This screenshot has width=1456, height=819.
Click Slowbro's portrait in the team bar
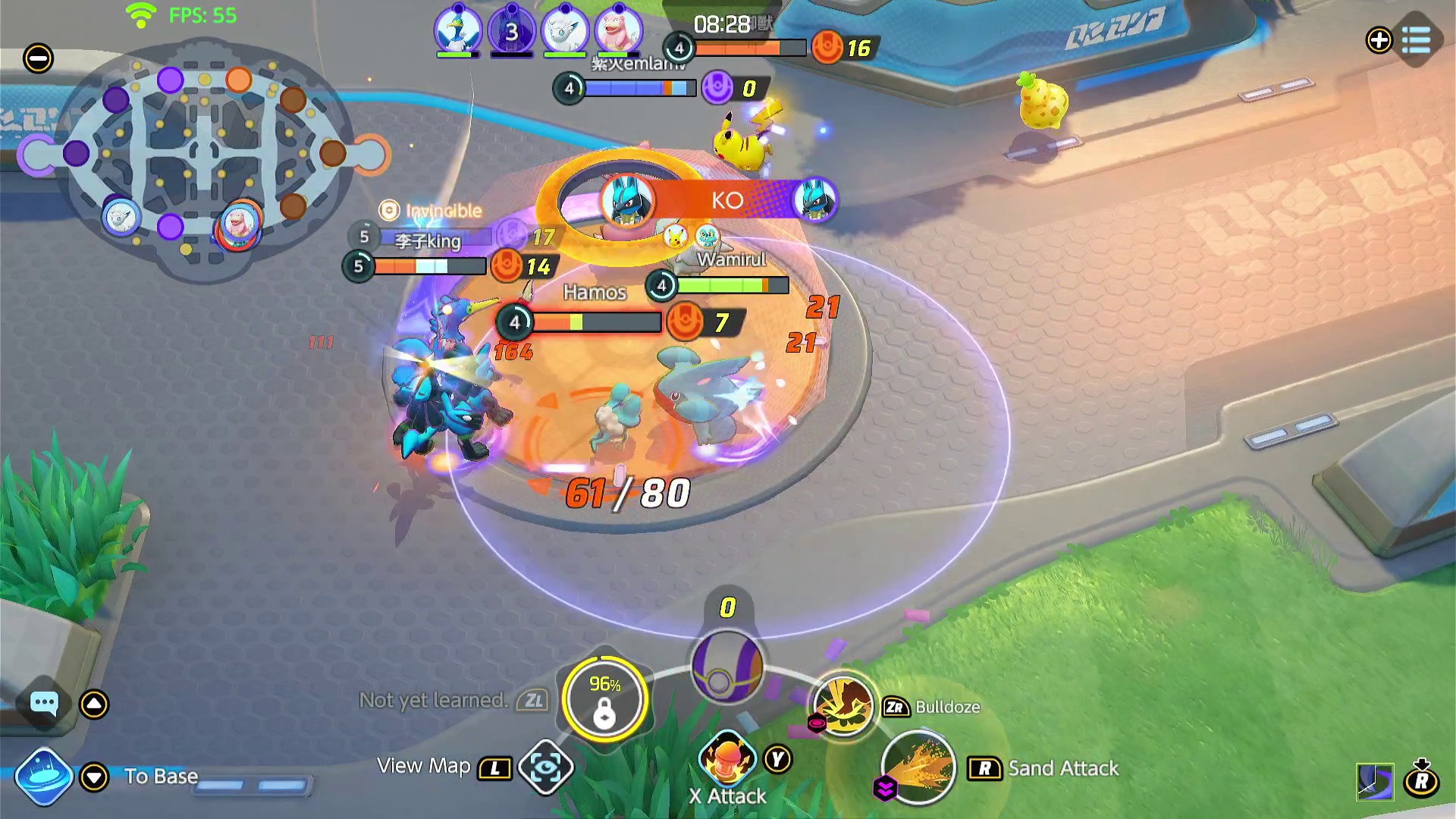(x=618, y=29)
